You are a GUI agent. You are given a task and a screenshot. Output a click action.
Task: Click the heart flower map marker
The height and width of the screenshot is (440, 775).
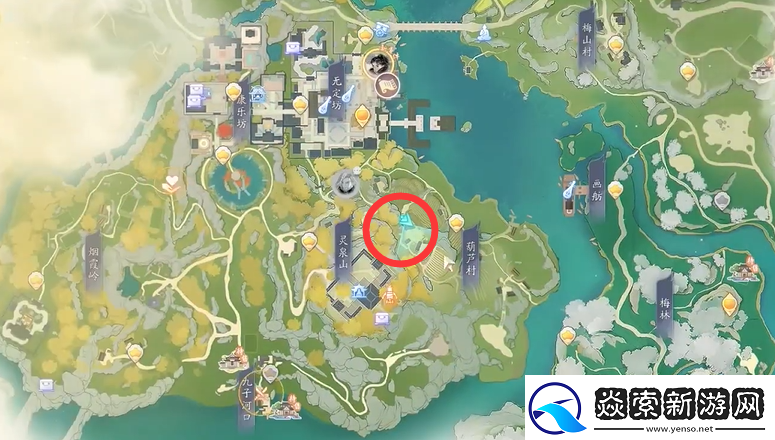coord(172,183)
